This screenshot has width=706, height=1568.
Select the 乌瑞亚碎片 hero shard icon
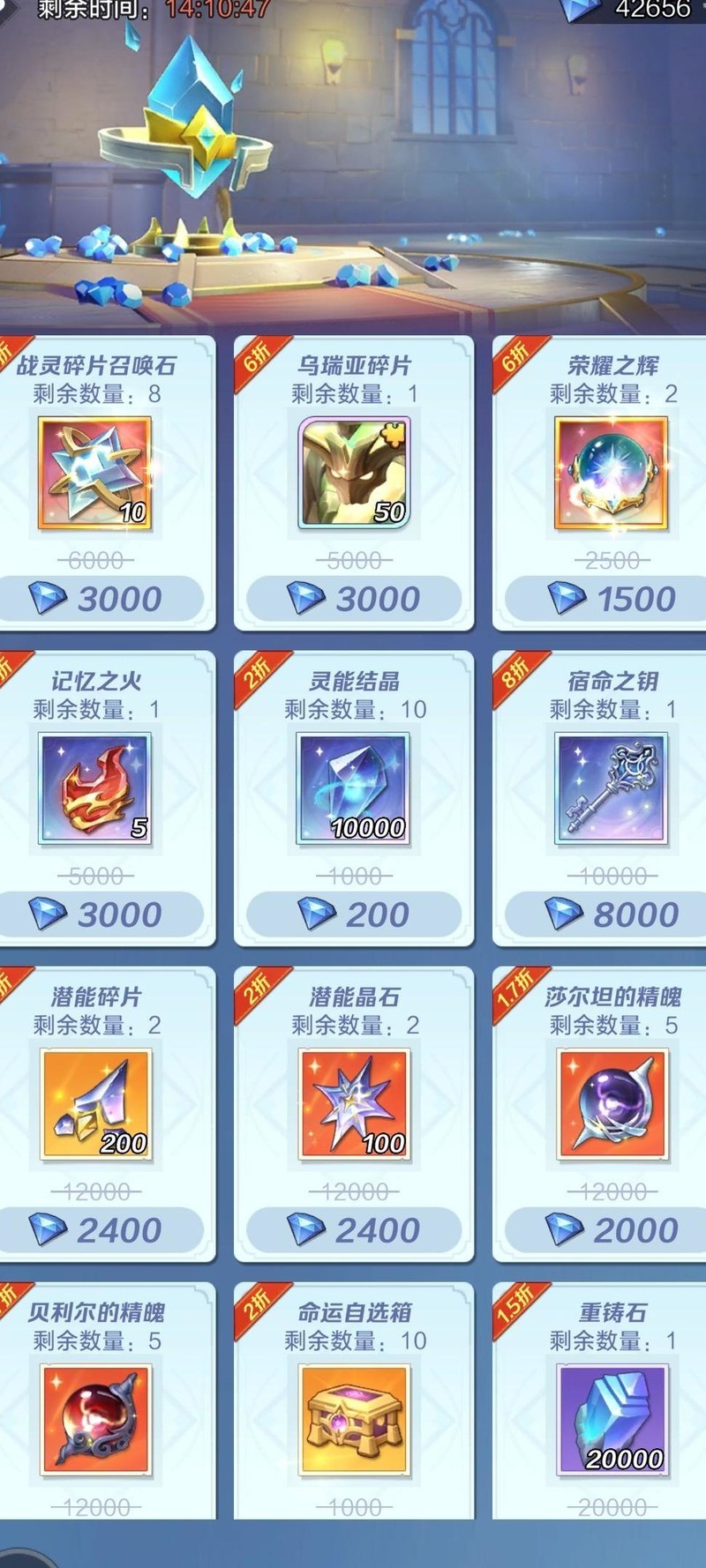[x=354, y=474]
